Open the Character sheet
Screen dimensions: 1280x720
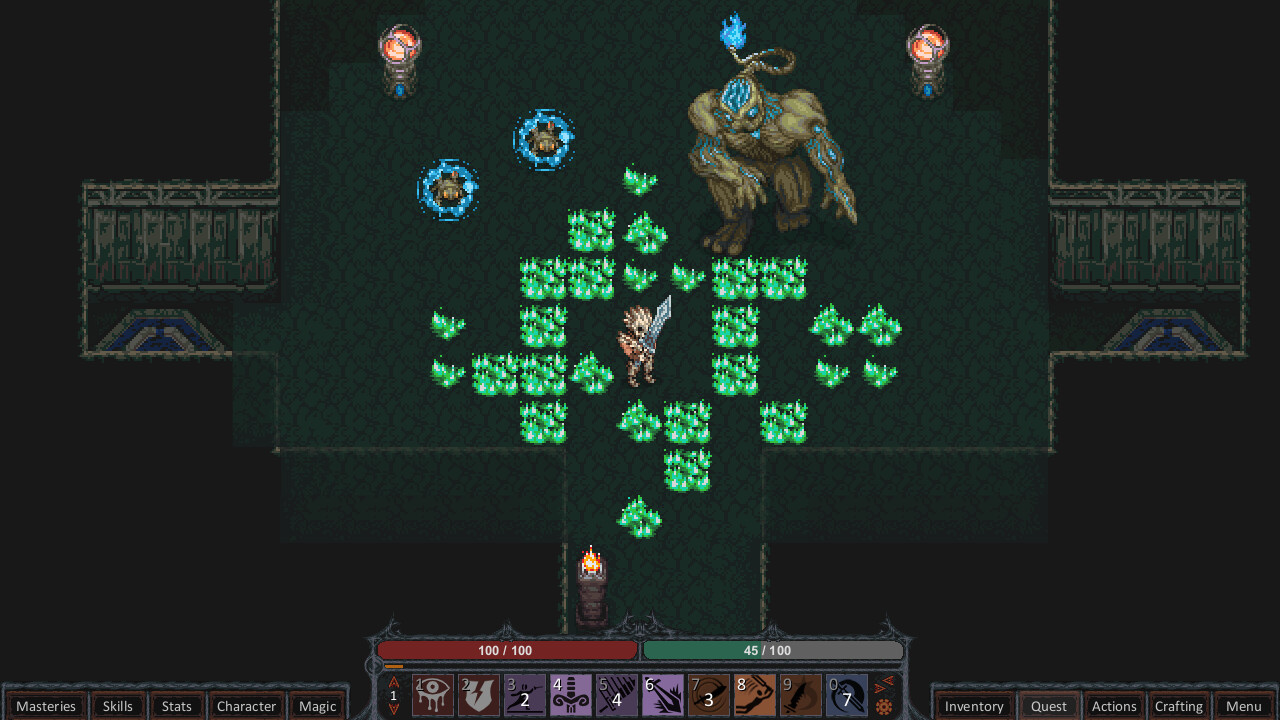[x=246, y=706]
